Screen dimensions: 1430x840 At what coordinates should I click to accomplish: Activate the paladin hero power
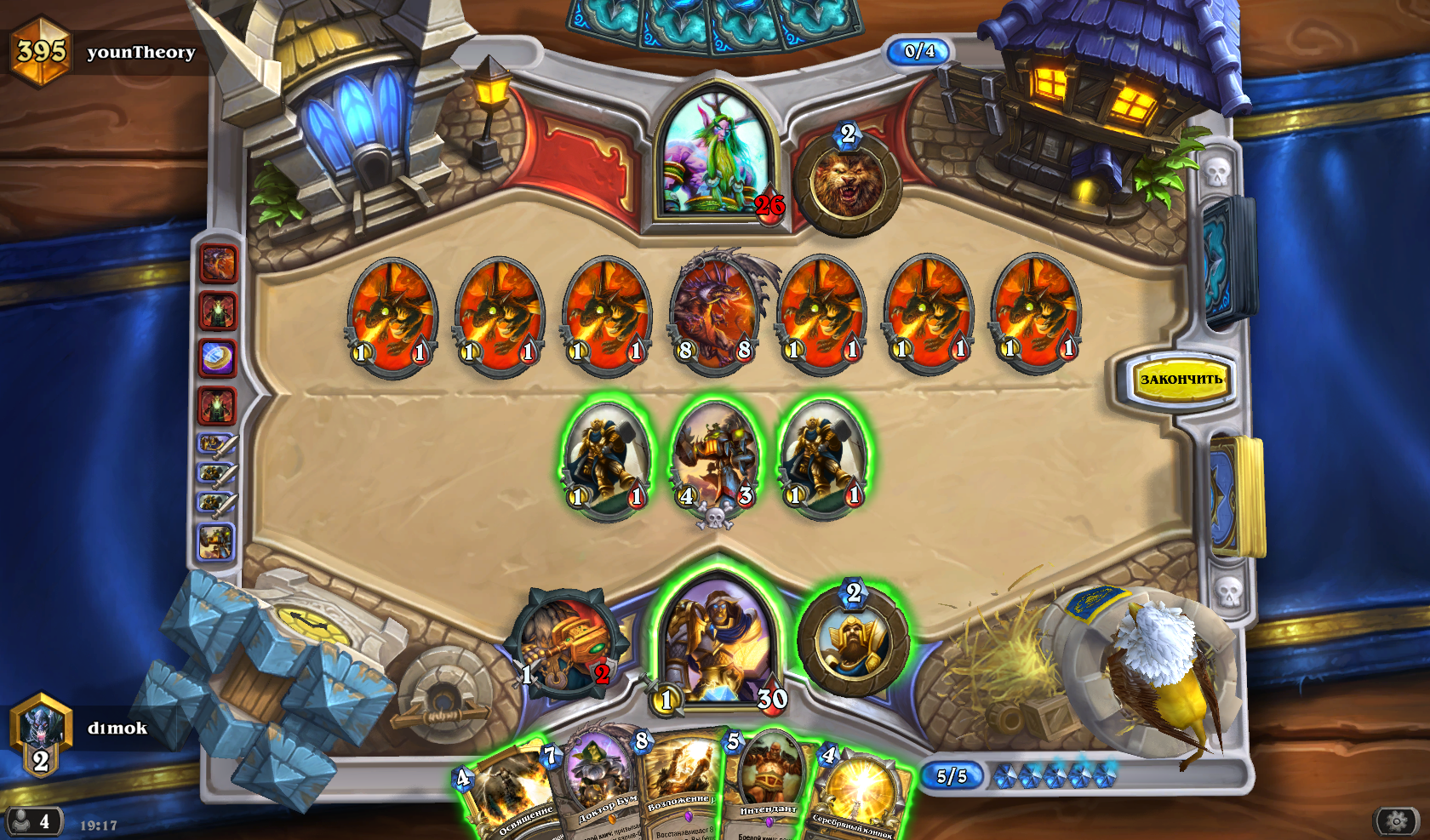pyautogui.click(x=852, y=641)
